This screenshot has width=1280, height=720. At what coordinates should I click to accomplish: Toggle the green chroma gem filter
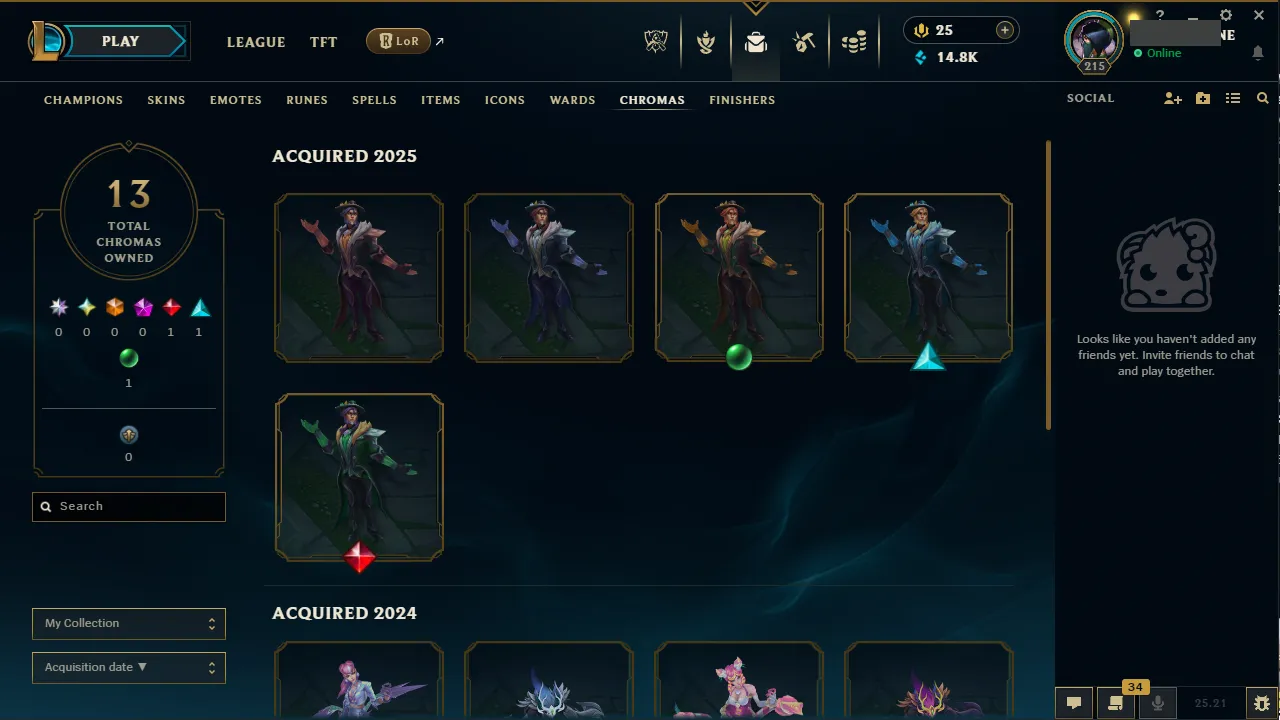point(129,358)
